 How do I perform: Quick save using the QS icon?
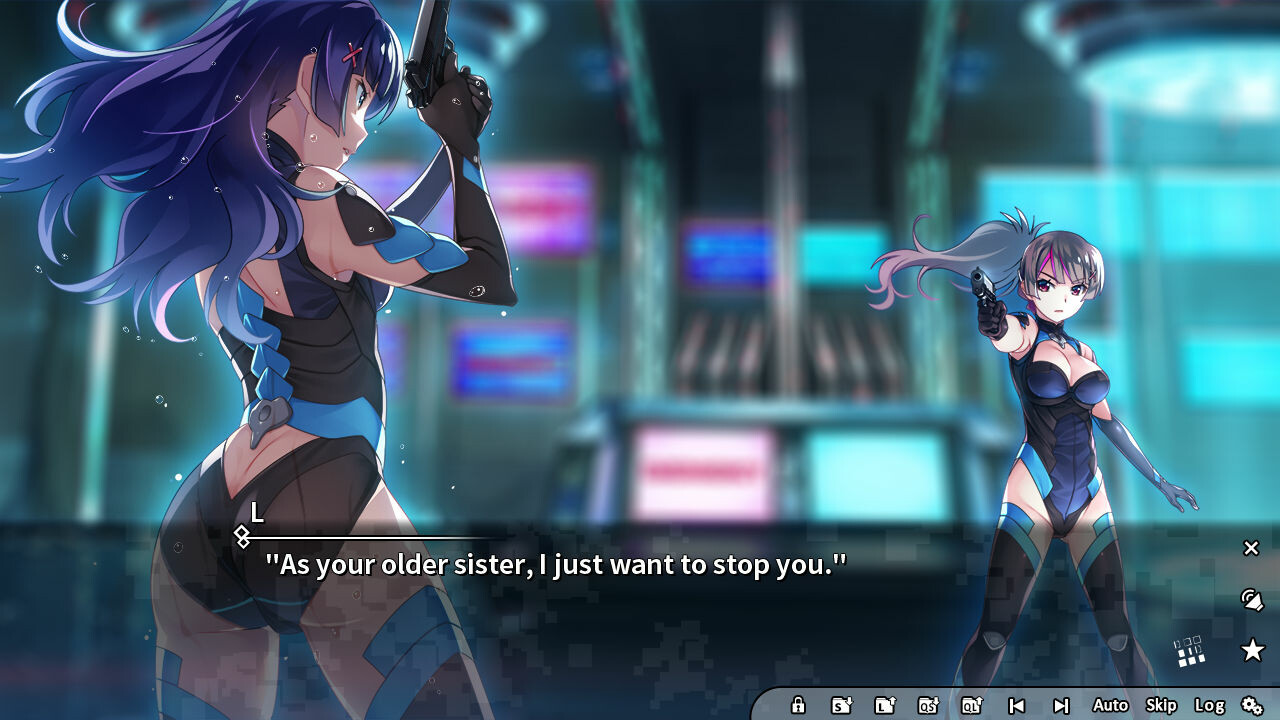tap(928, 705)
